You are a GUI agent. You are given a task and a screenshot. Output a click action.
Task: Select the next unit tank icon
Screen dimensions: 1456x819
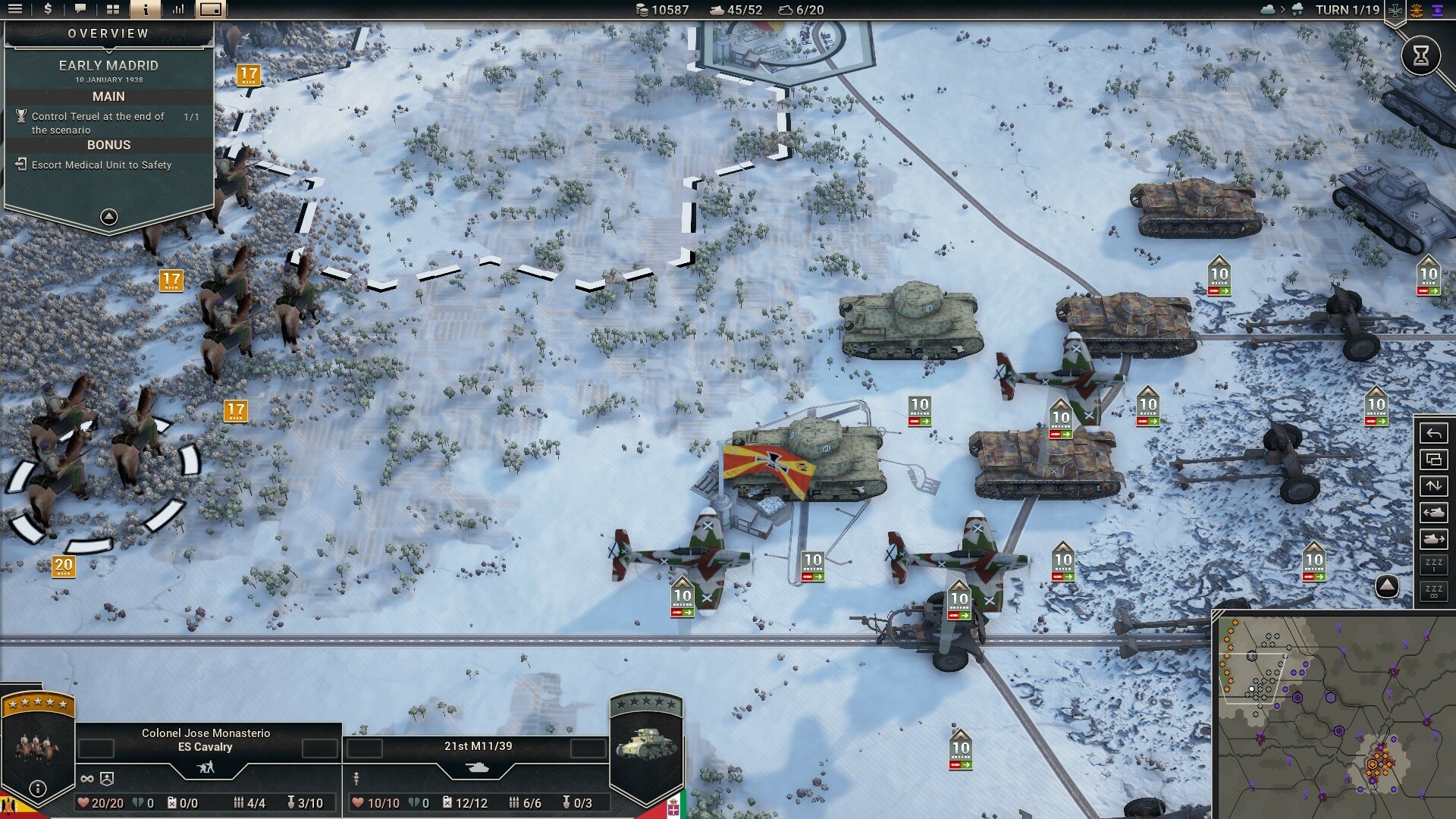tap(1434, 538)
